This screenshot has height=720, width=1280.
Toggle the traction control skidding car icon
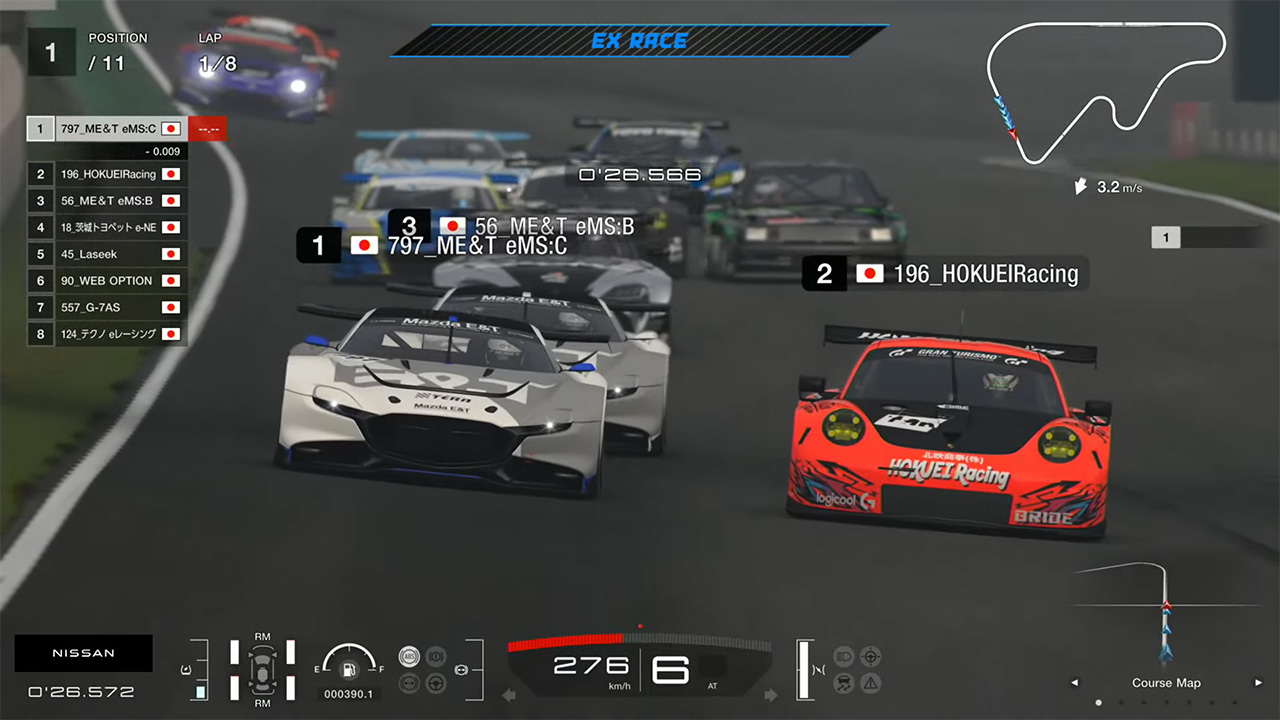(844, 684)
